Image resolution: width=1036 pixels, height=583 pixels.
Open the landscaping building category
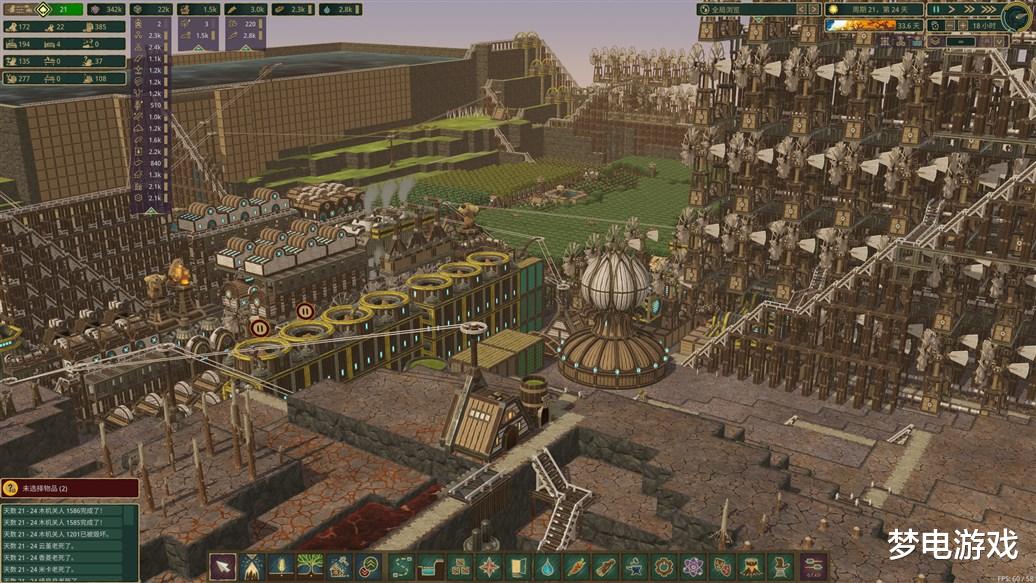431,566
